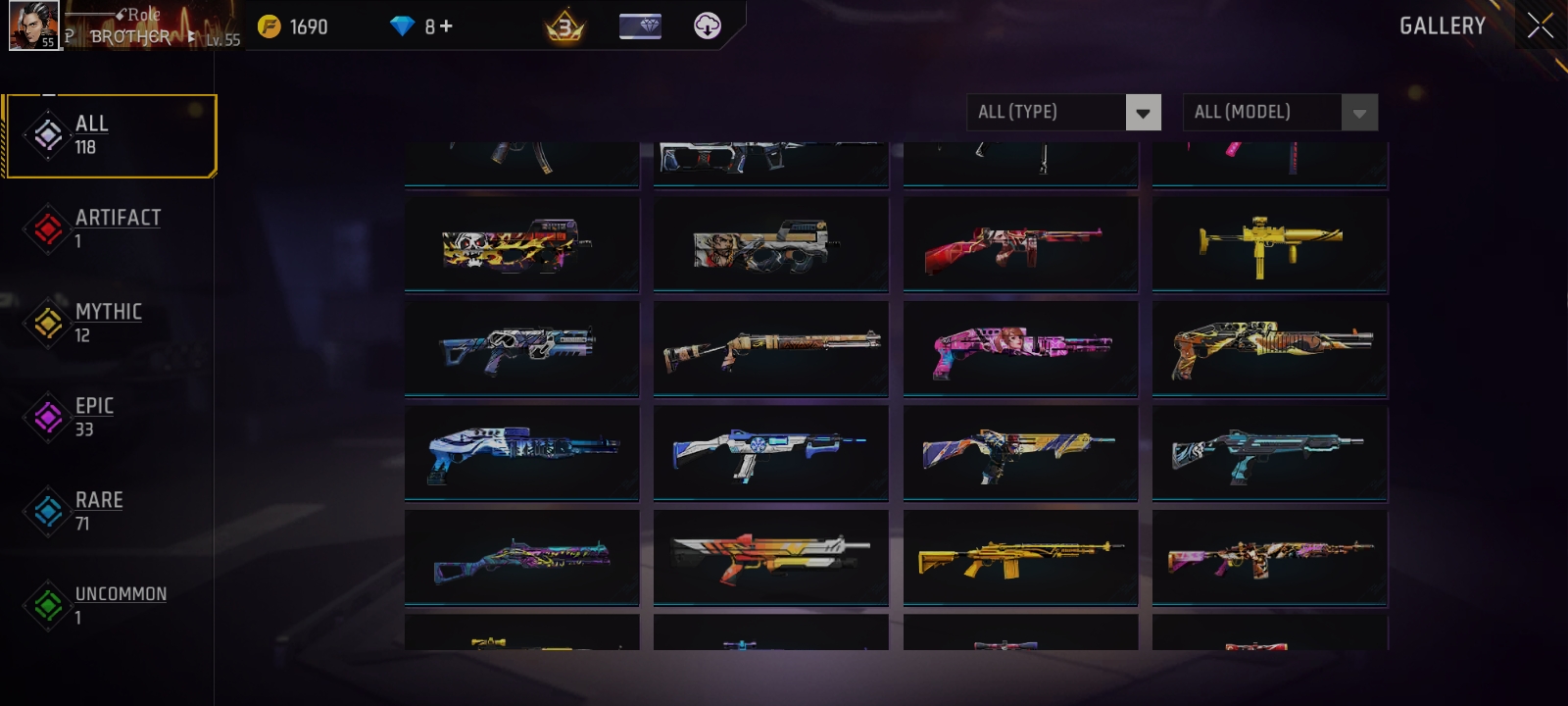Expand the weapon type filter arrow
Screen dimensions: 1568x706
click(x=1142, y=112)
